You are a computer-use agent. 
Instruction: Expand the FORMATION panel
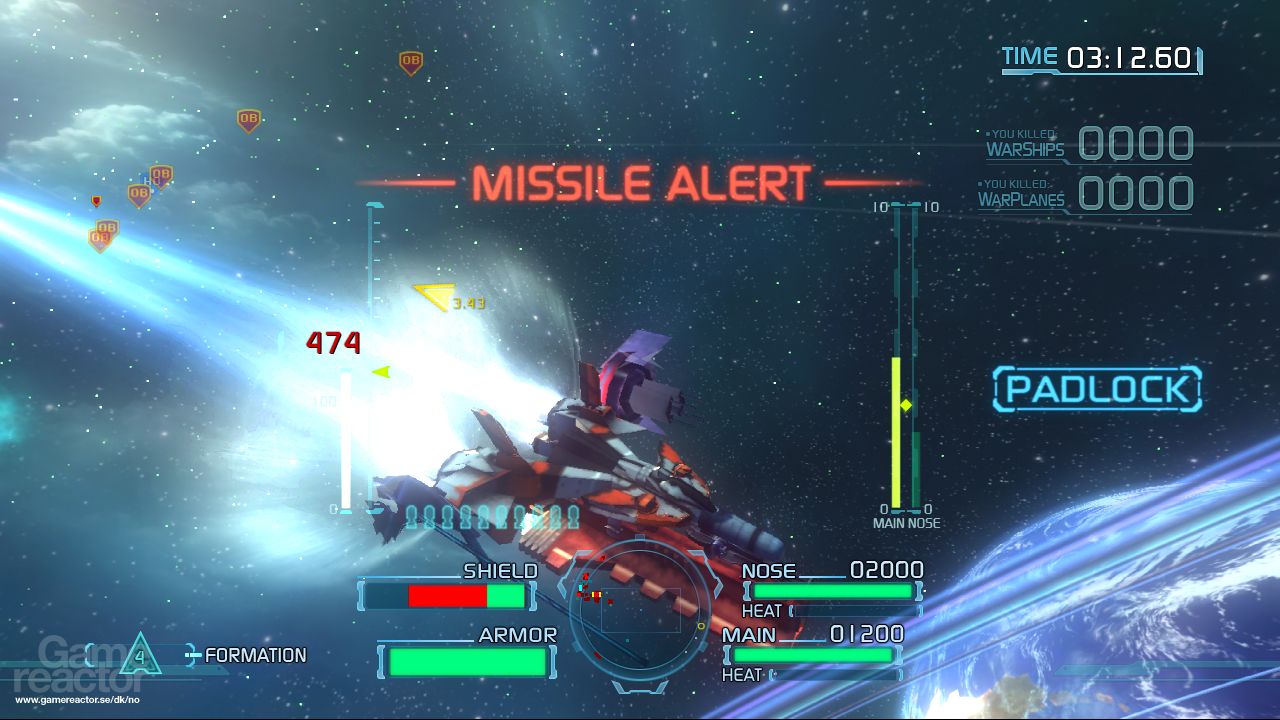pos(253,656)
